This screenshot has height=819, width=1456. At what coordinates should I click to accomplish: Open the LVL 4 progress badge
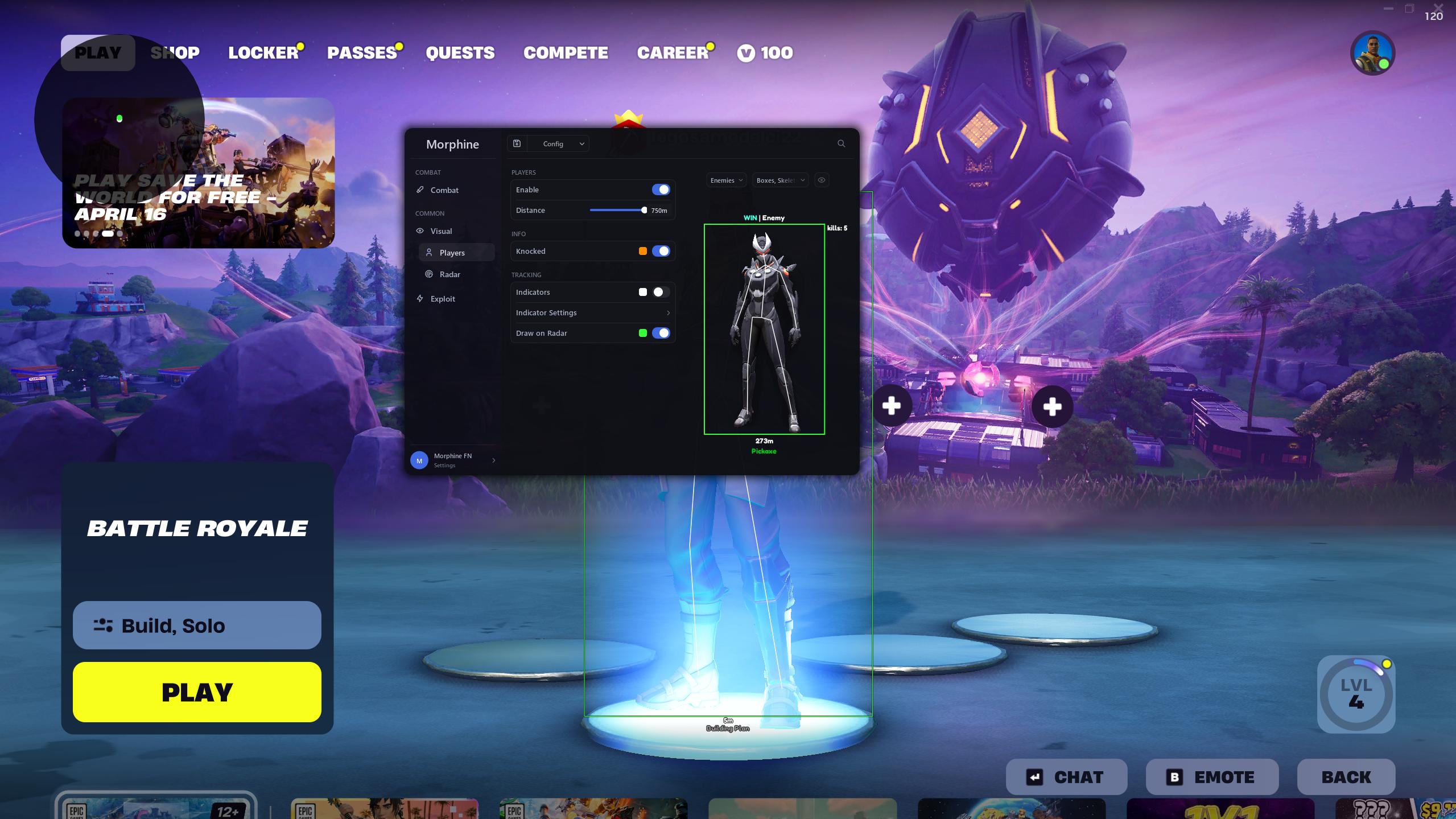1356,694
